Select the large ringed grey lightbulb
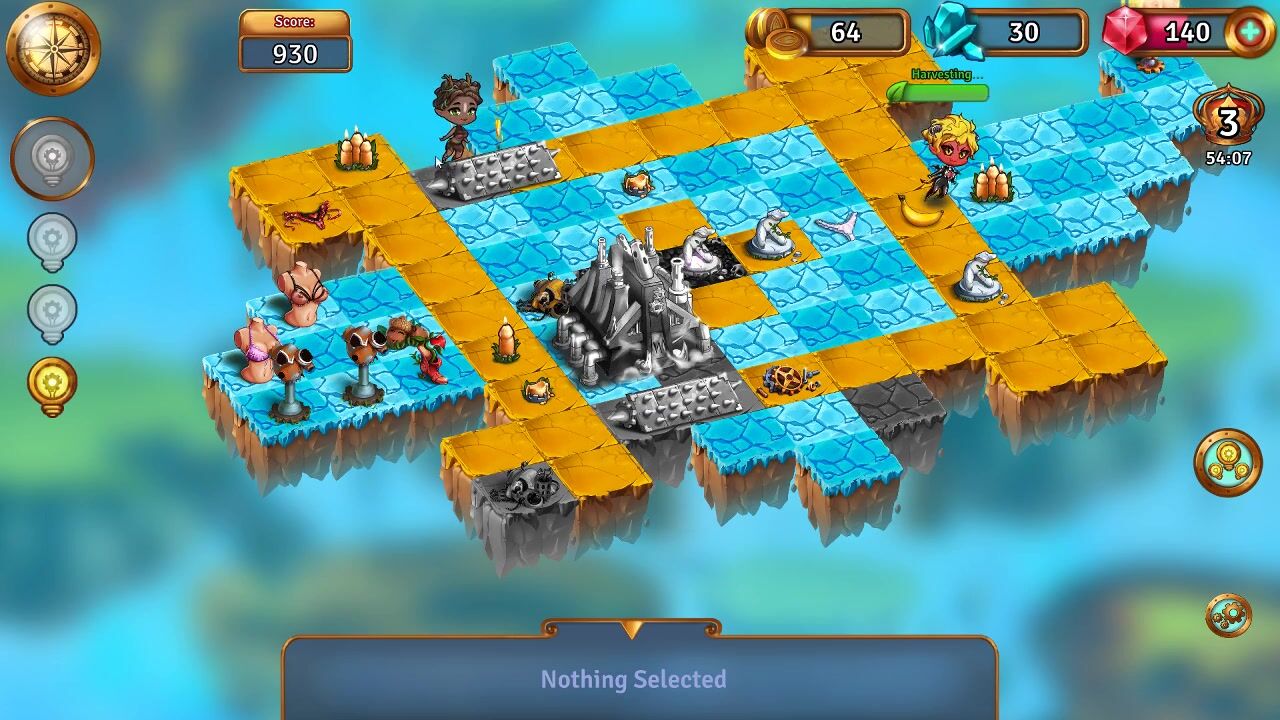 pyautogui.click(x=52, y=158)
